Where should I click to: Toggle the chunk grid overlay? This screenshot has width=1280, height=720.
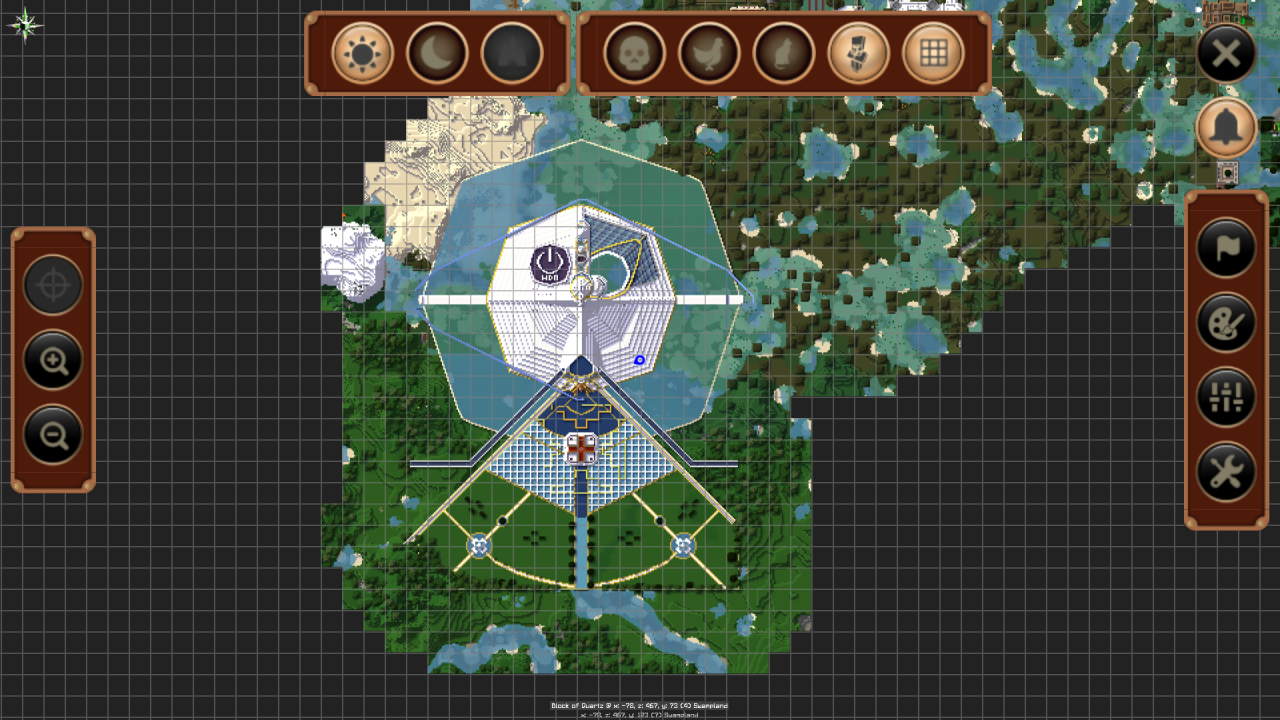(933, 53)
